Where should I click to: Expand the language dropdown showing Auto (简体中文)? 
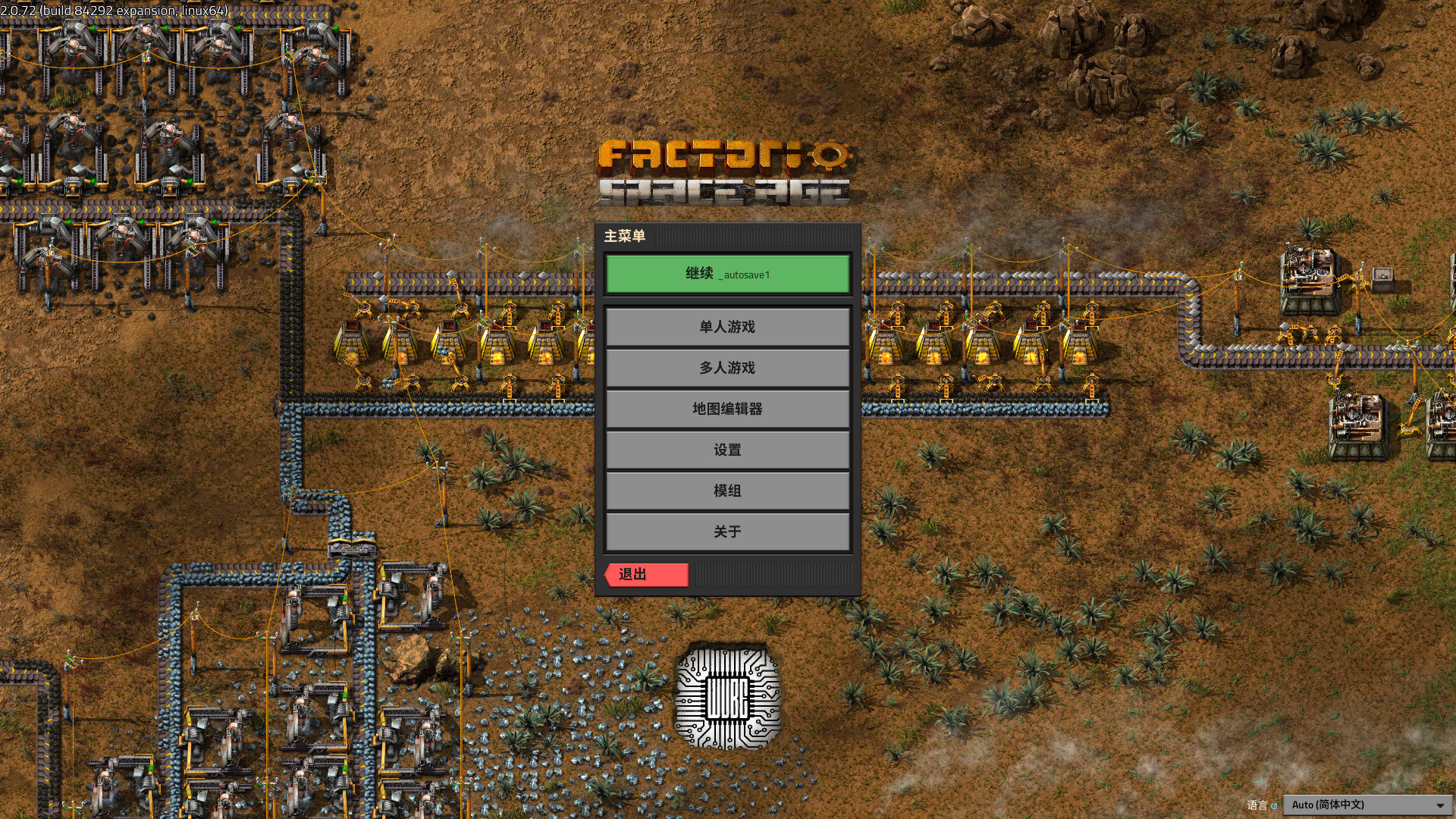[1367, 805]
